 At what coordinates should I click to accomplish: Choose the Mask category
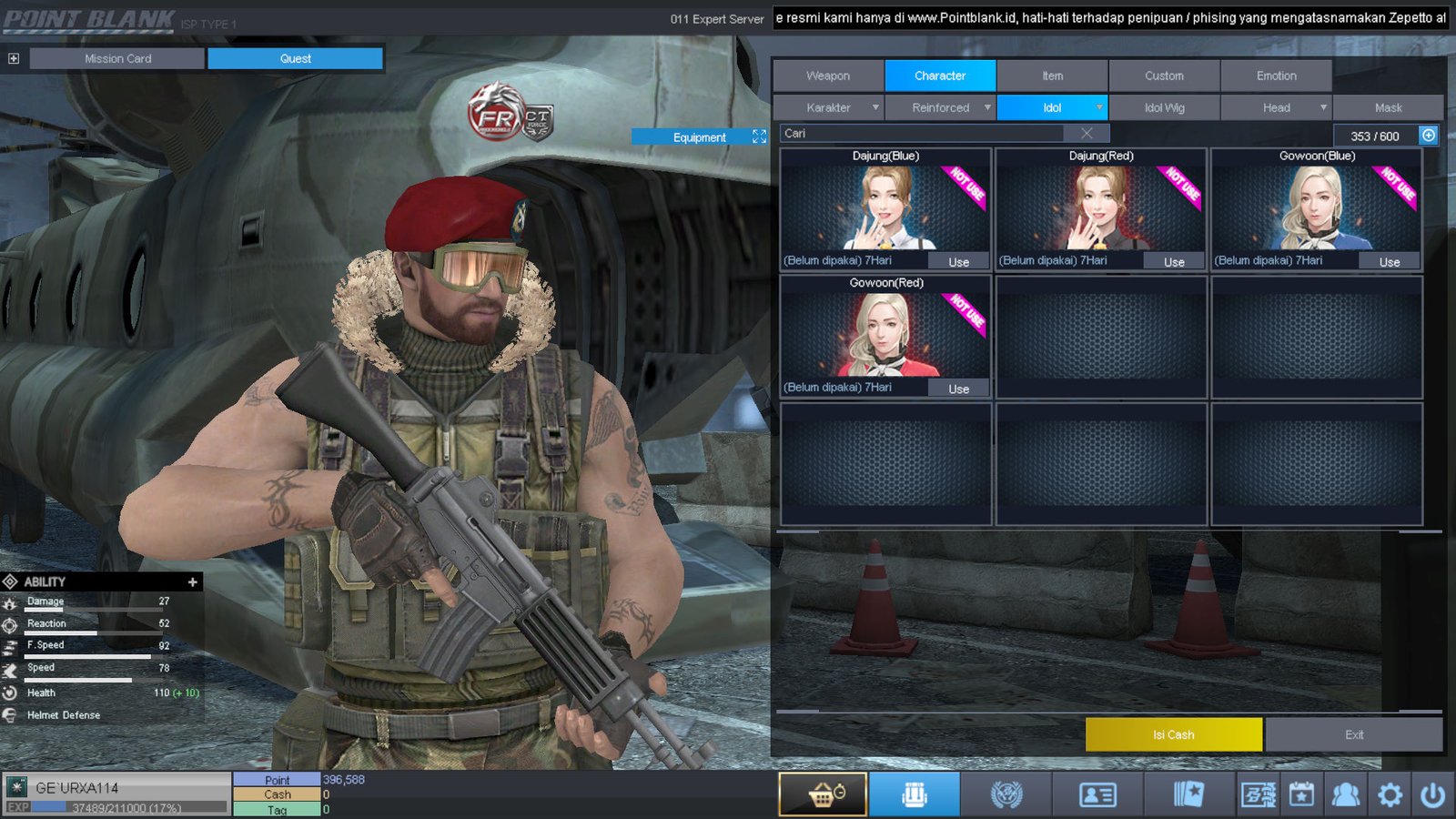coord(1388,107)
